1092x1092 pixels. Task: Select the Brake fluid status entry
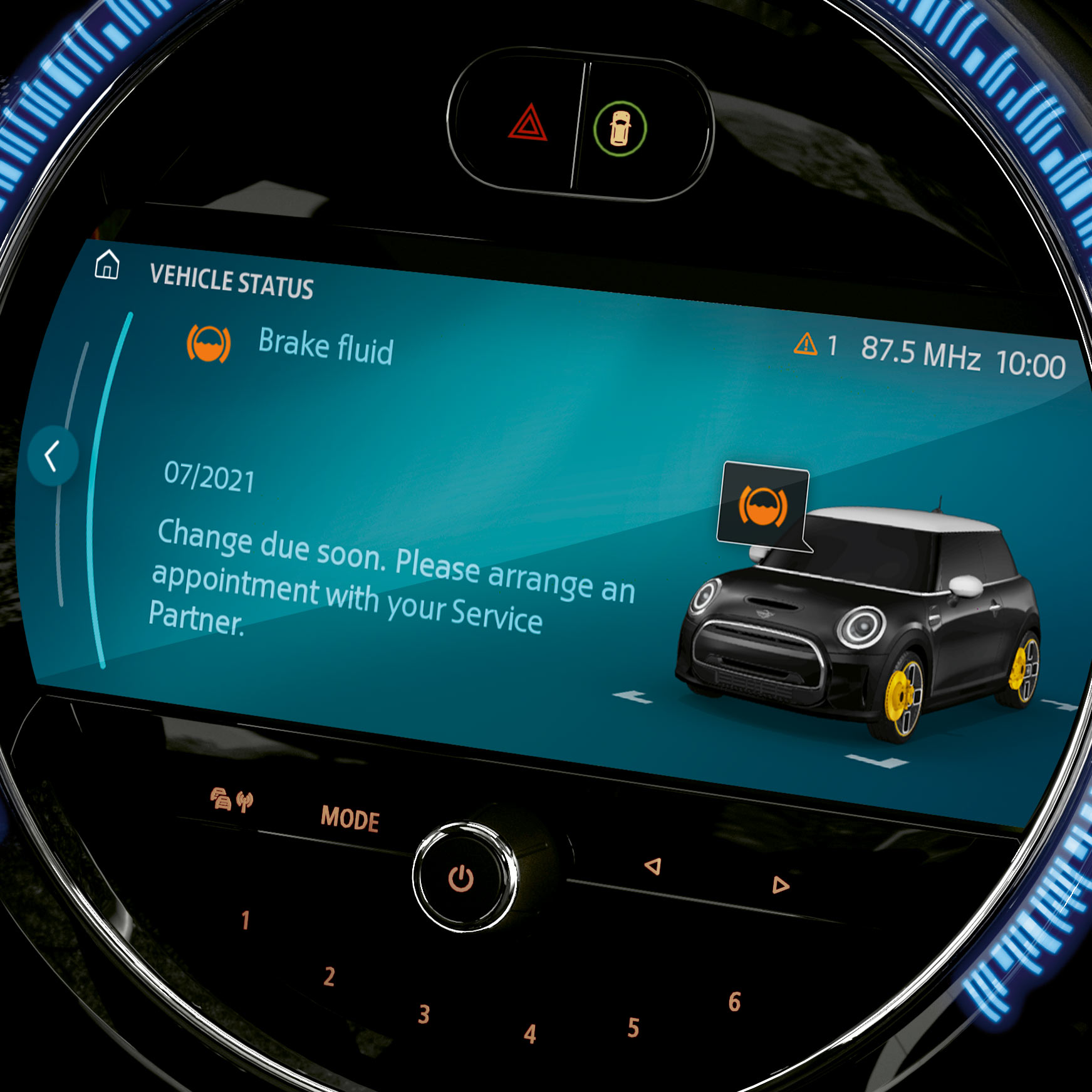[x=325, y=346]
